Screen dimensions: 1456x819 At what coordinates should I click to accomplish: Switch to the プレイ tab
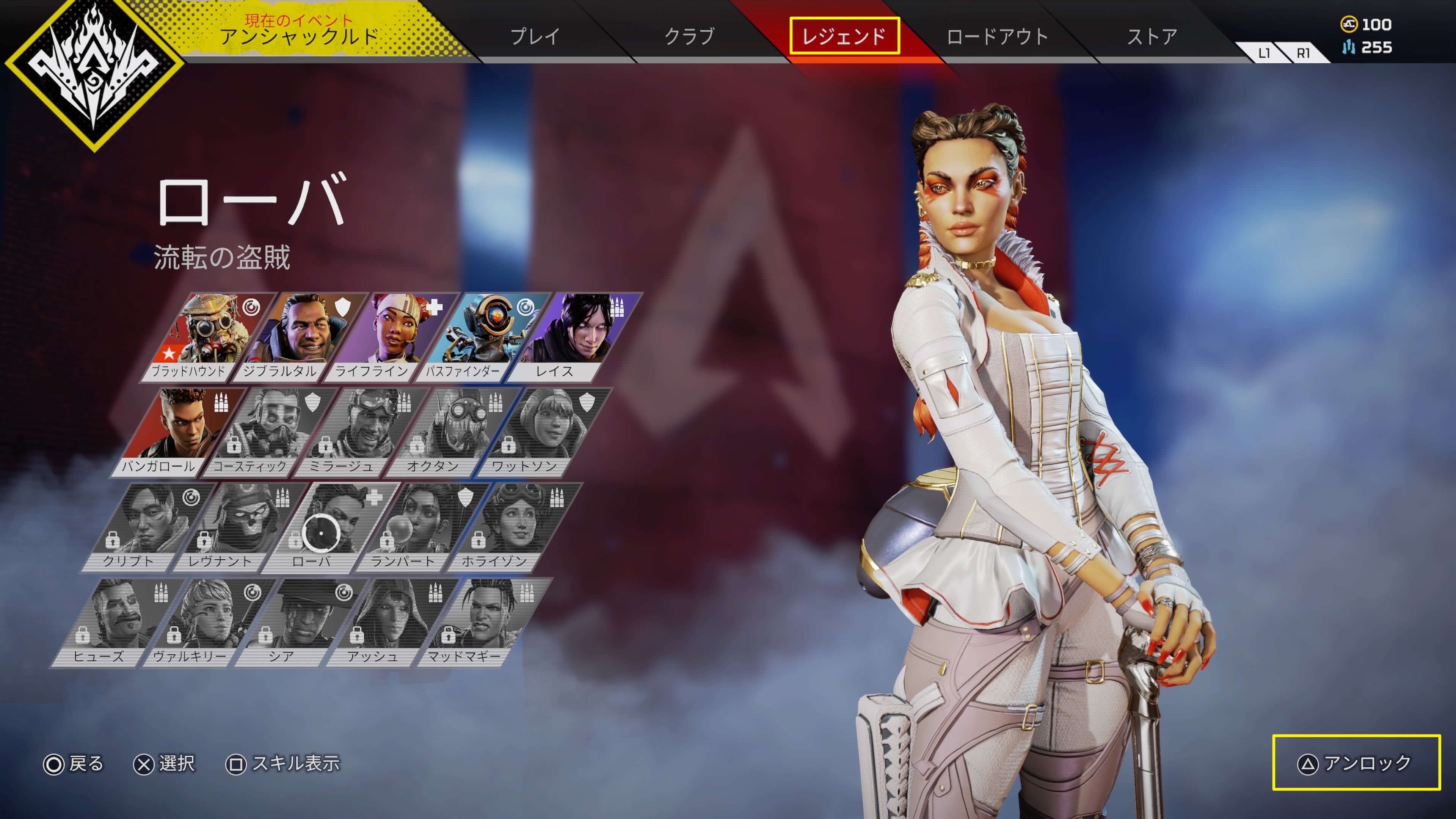pos(534,36)
